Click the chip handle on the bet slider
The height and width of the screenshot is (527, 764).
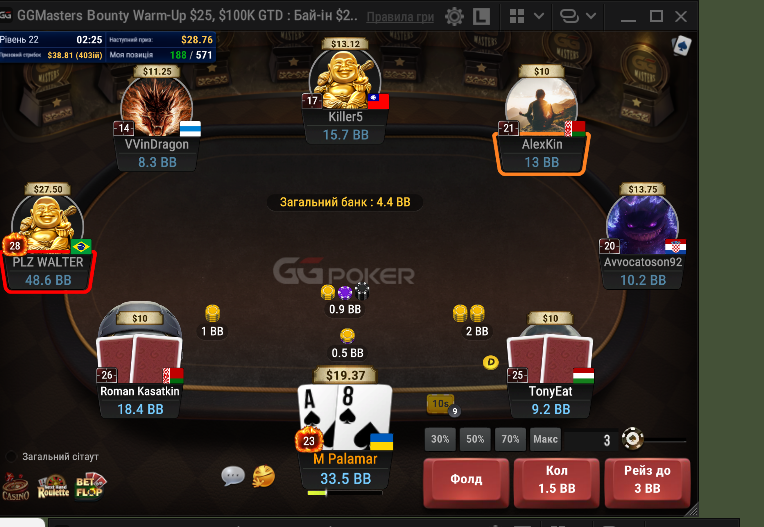[632, 438]
